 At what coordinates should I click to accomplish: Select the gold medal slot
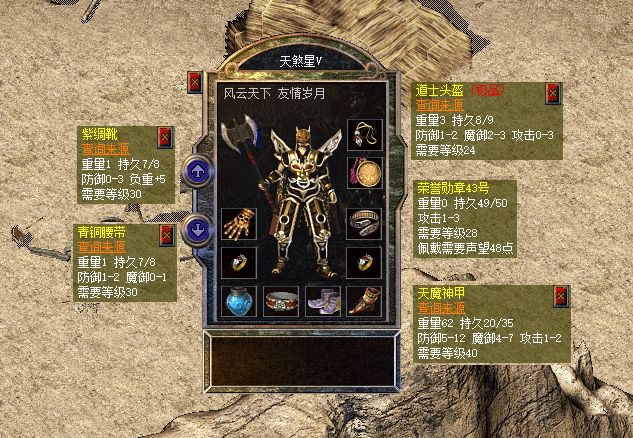coord(362,173)
